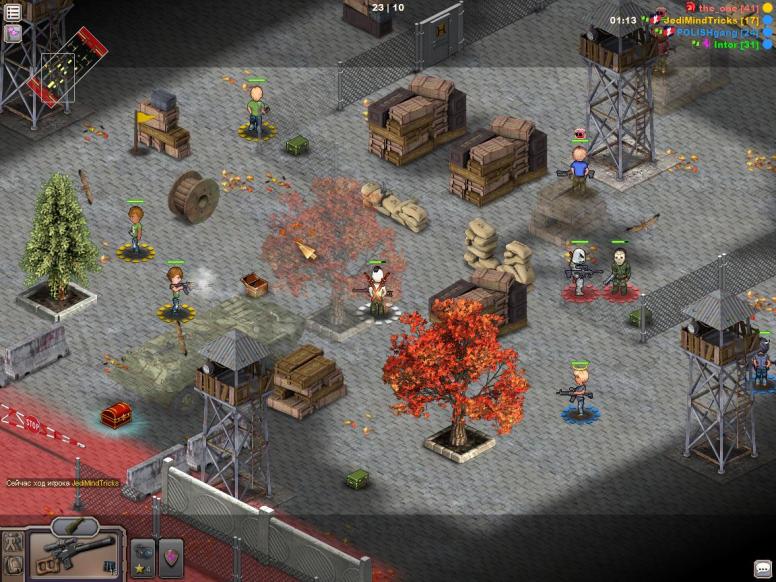Activate the pink gem ability slot
The width and height of the screenshot is (776, 582).
pyautogui.click(x=171, y=557)
